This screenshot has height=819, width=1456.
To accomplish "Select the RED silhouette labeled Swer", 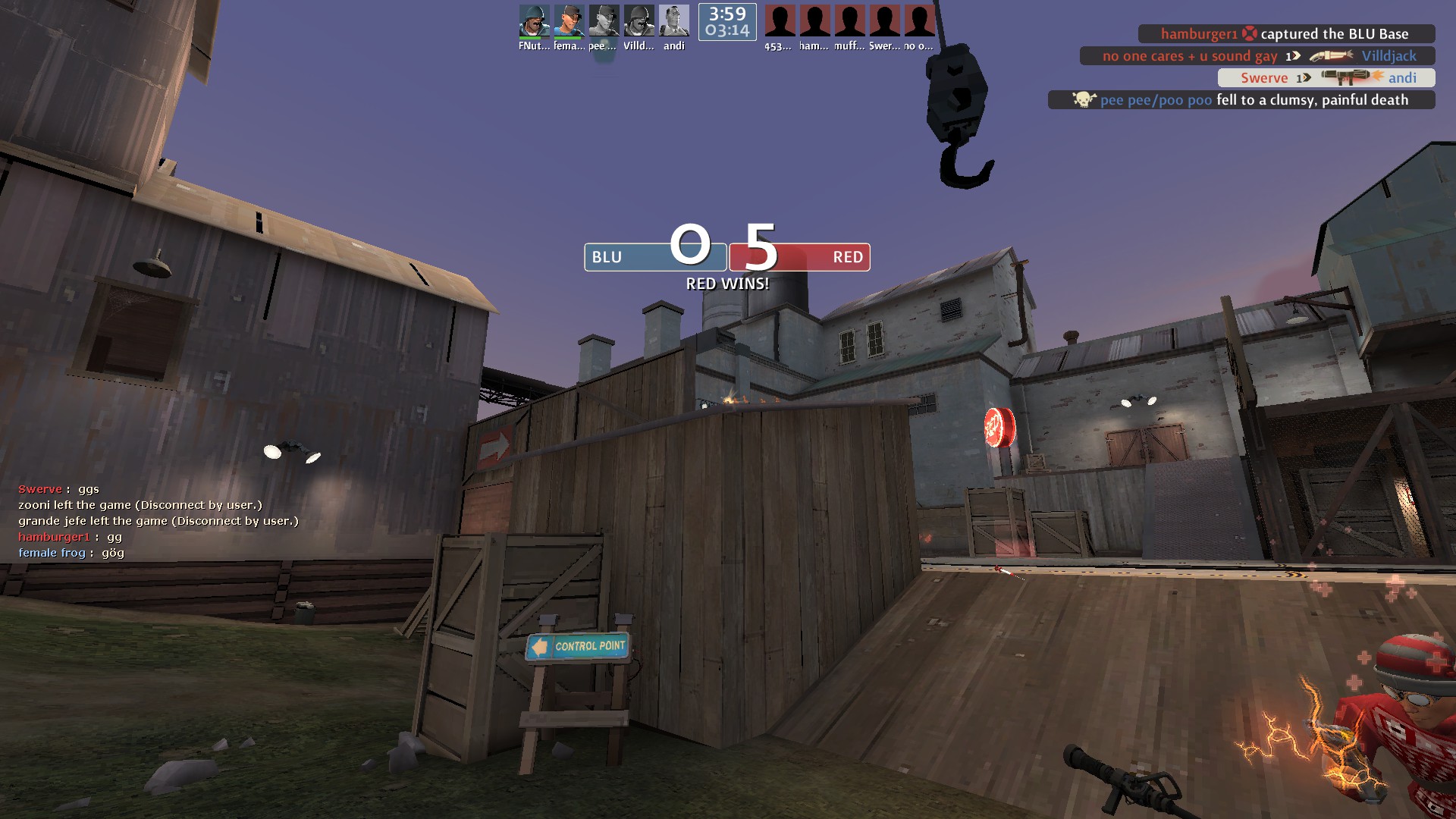I will pos(884,21).
